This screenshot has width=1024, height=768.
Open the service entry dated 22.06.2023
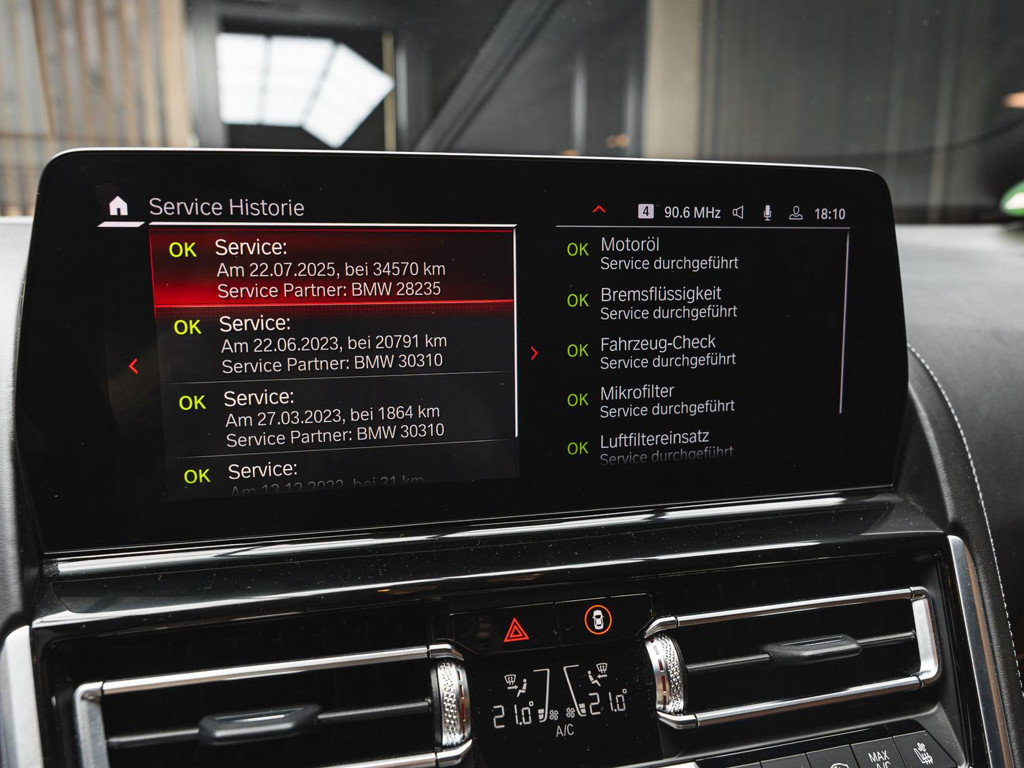pos(334,343)
